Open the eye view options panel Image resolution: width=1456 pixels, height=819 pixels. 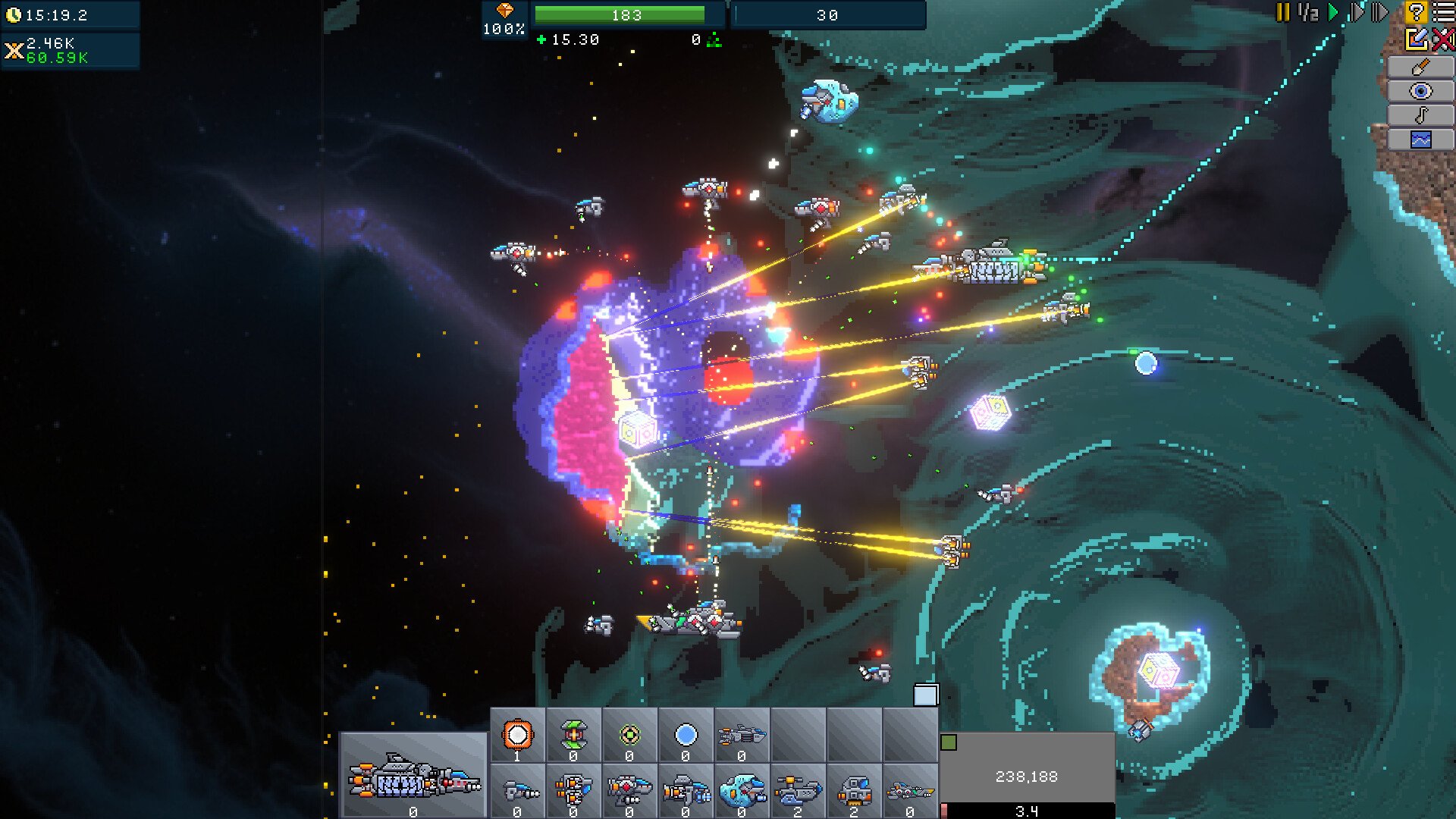tap(1420, 91)
